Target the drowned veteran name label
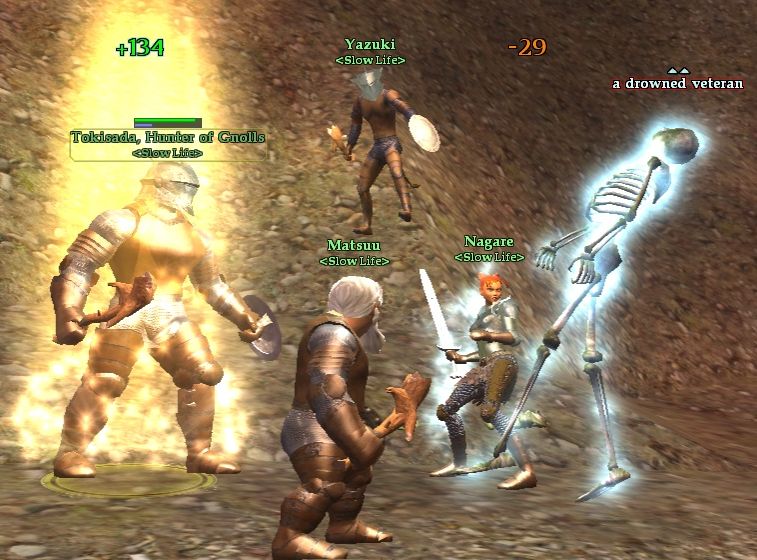Screen dimensions: 757x560 pos(677,84)
